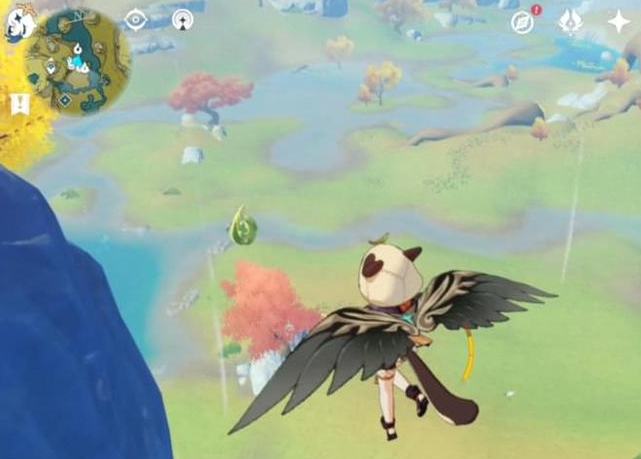The height and width of the screenshot is (459, 641).
Task: Open the Wish four-pointed star icon
Action: [x=618, y=22]
